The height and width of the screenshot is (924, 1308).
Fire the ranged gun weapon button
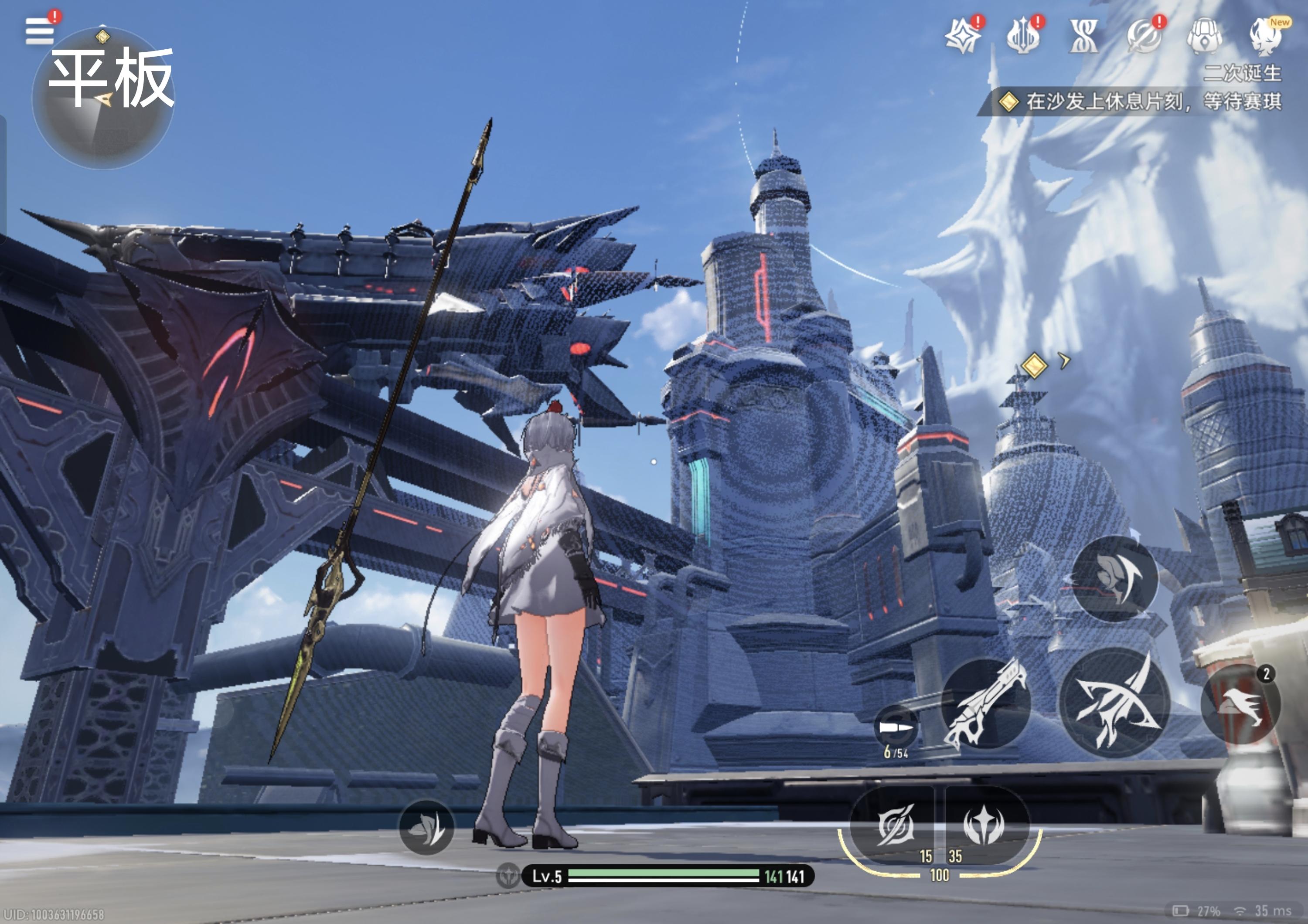986,703
